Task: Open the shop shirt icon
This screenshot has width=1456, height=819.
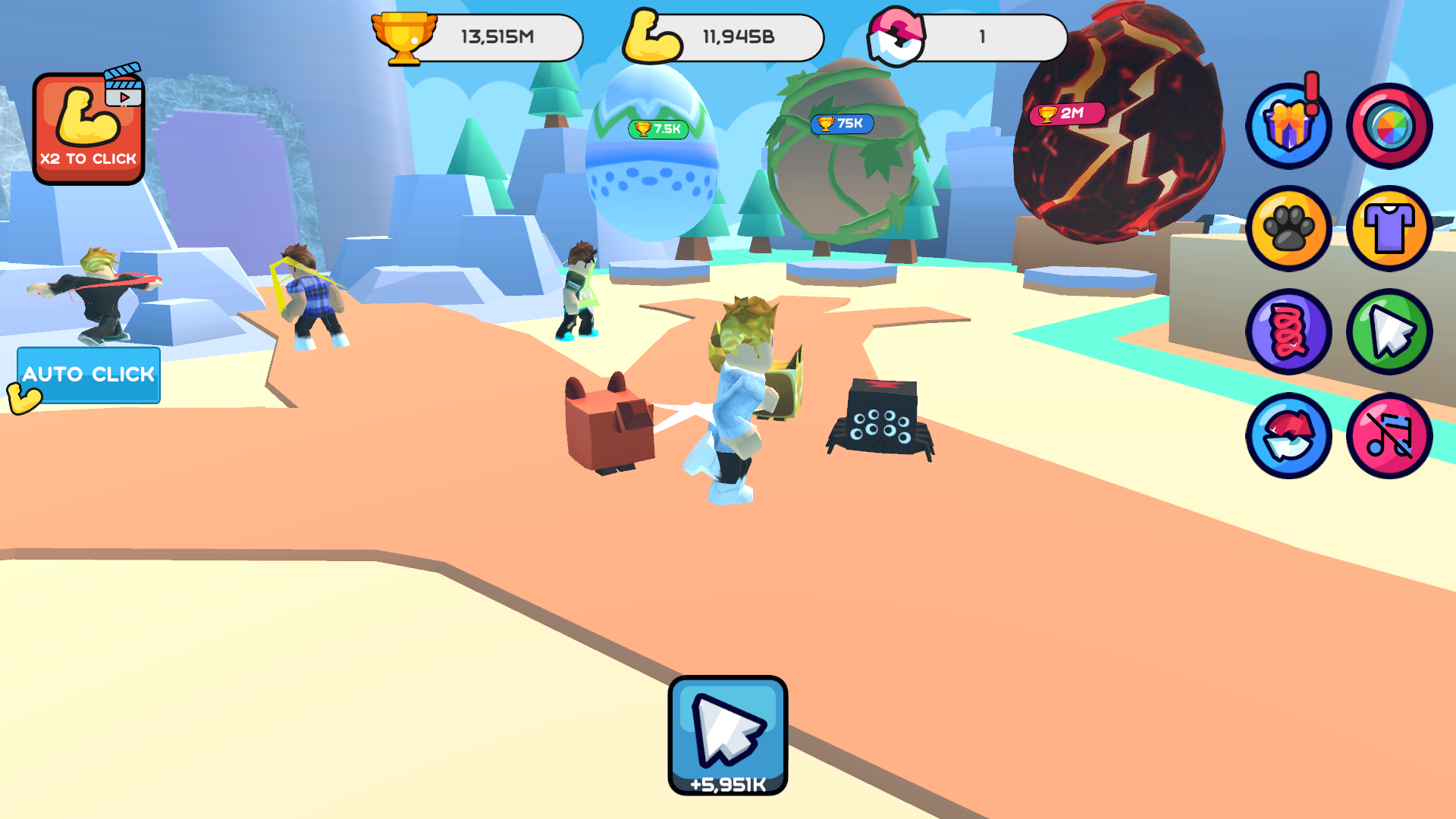Action: click(1390, 229)
